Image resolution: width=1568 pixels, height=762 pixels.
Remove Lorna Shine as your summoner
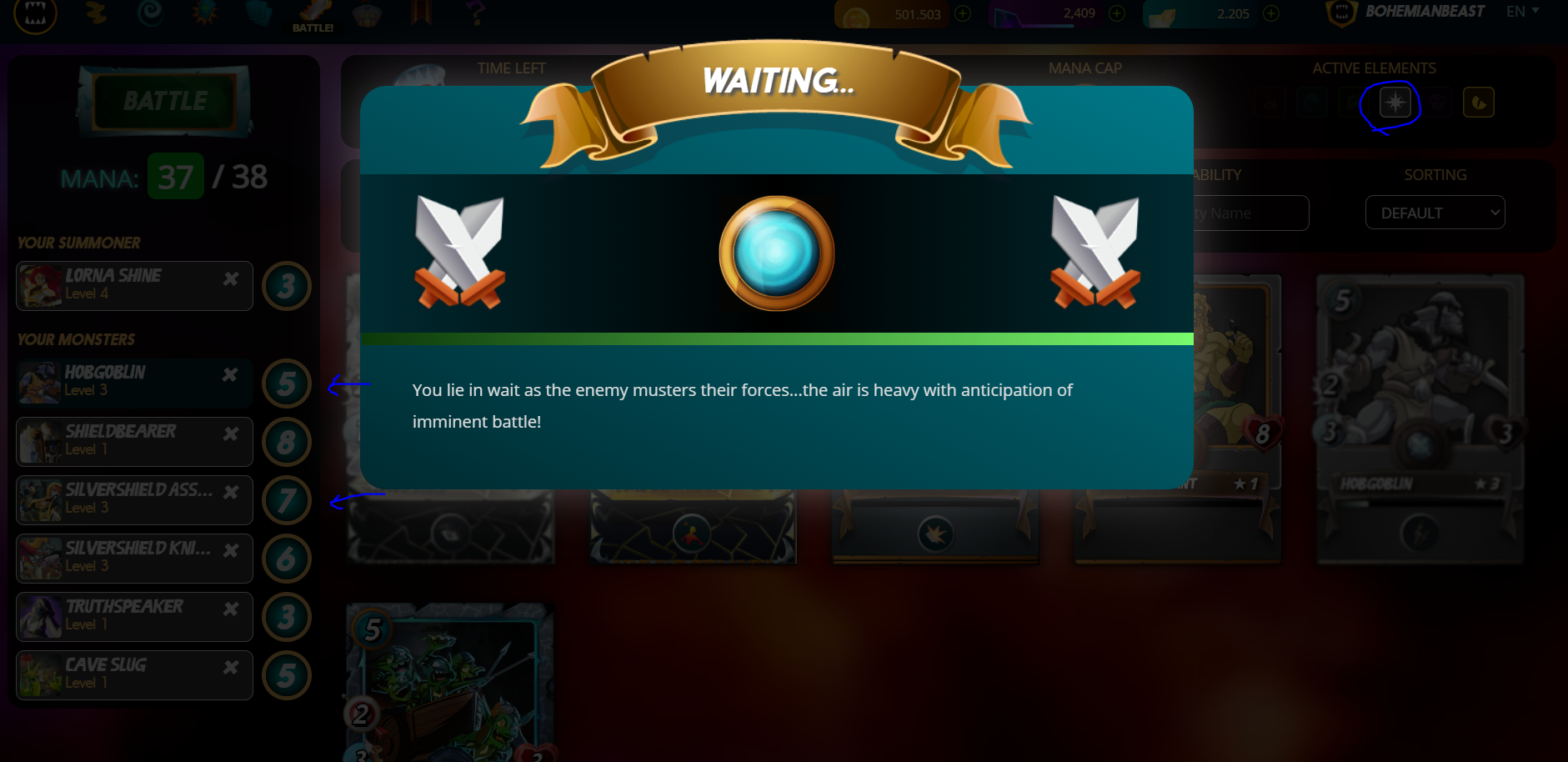(x=231, y=278)
